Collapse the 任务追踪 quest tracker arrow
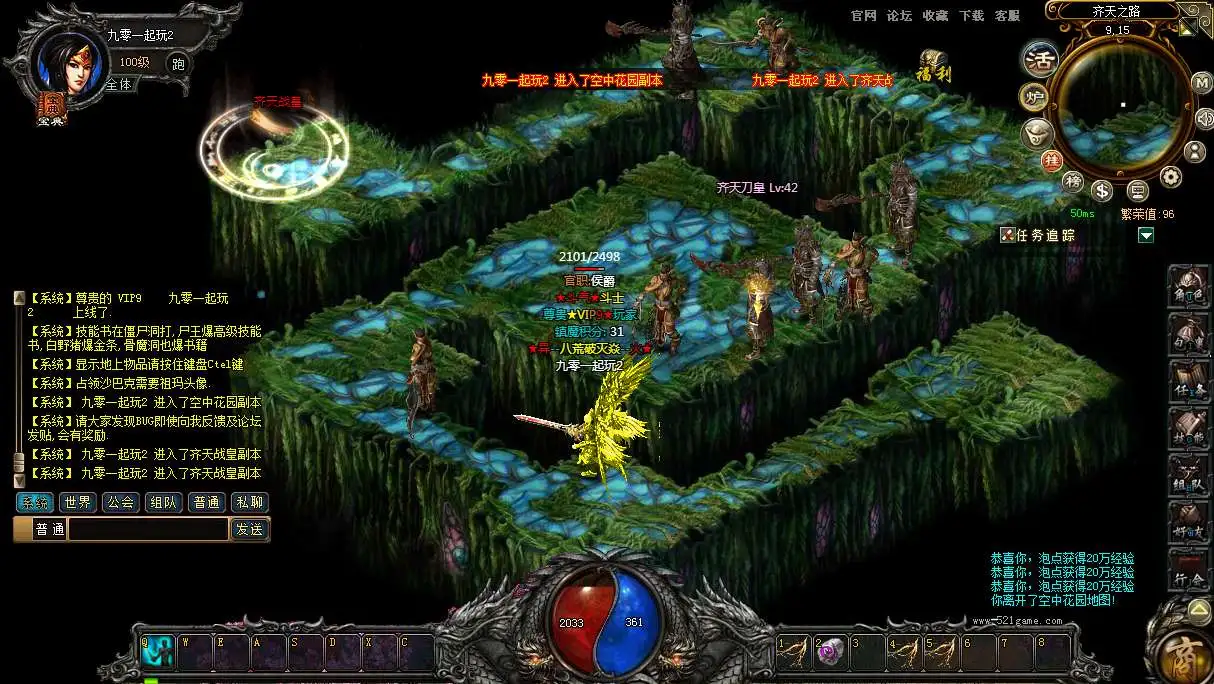 click(x=1146, y=235)
